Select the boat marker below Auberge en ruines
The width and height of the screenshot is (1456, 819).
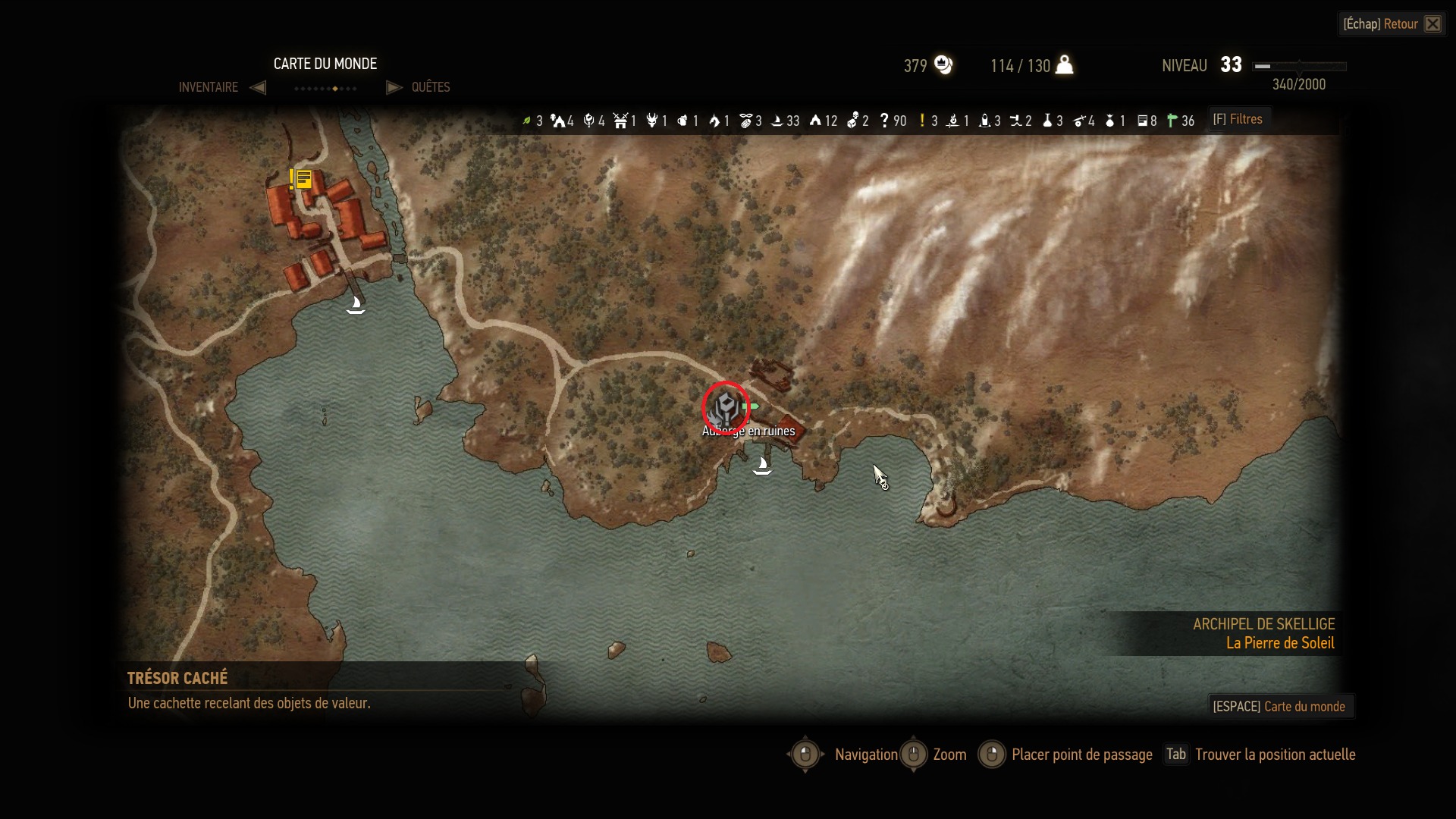(762, 466)
